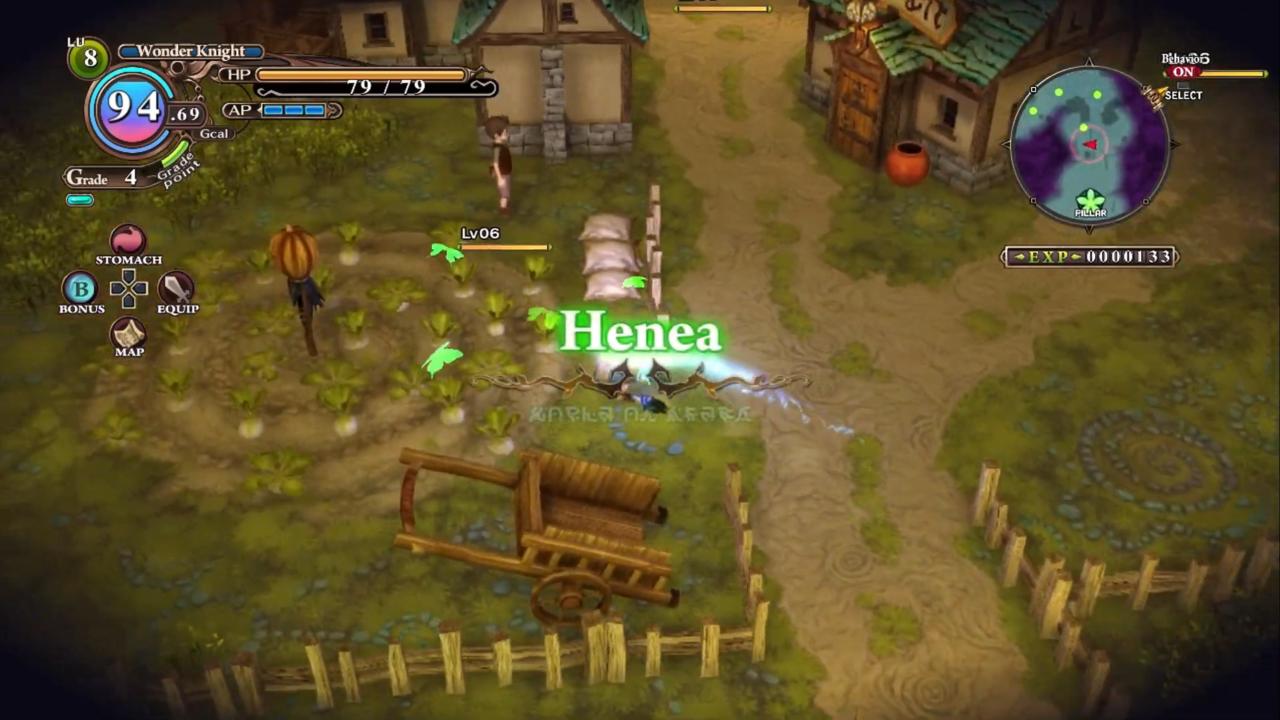Toggle the green Grade point pip
The image size is (1280, 720).
79,199
